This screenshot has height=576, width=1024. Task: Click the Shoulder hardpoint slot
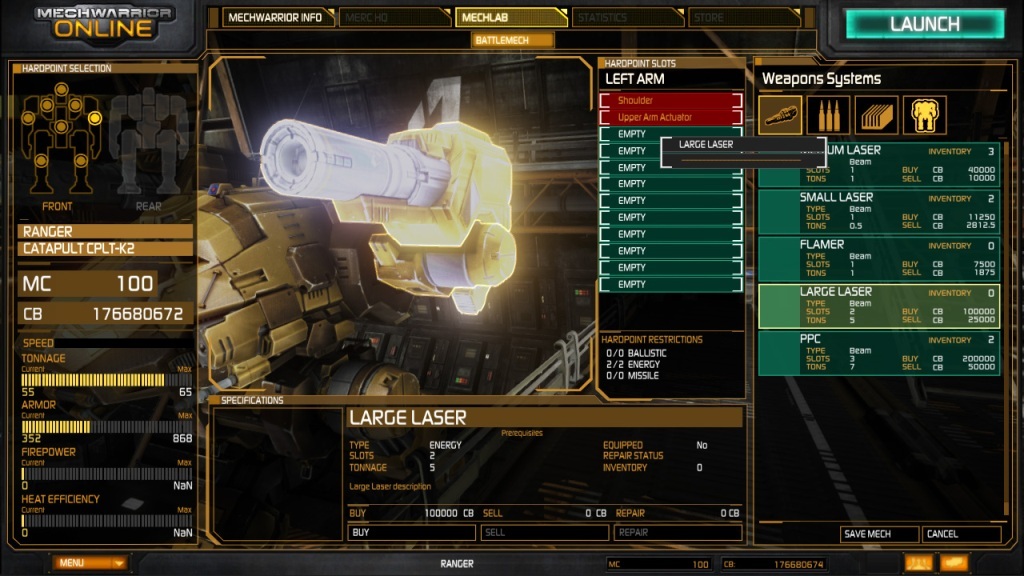click(x=671, y=100)
